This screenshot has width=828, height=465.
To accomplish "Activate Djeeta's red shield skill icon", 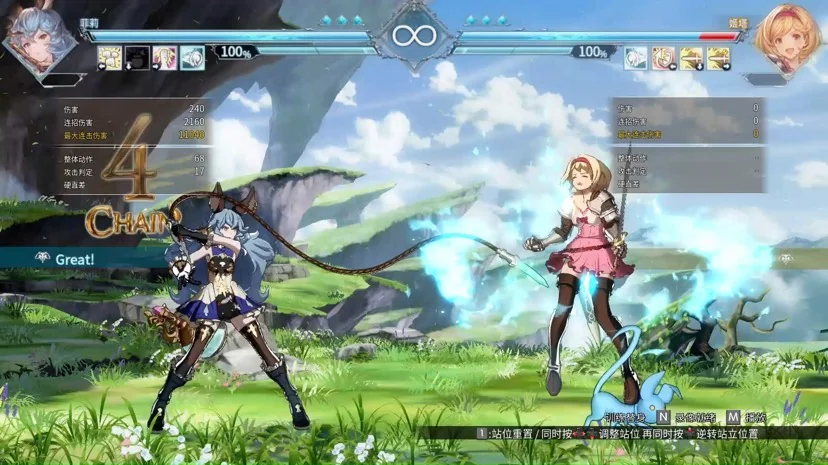I will tap(664, 58).
